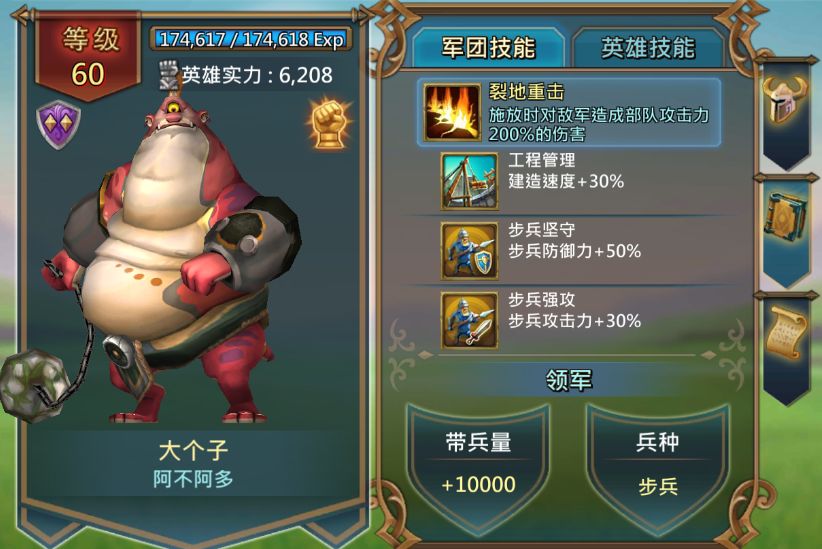The height and width of the screenshot is (549, 822).
Task: Switch to the 军团技能 tab
Action: tap(487, 48)
